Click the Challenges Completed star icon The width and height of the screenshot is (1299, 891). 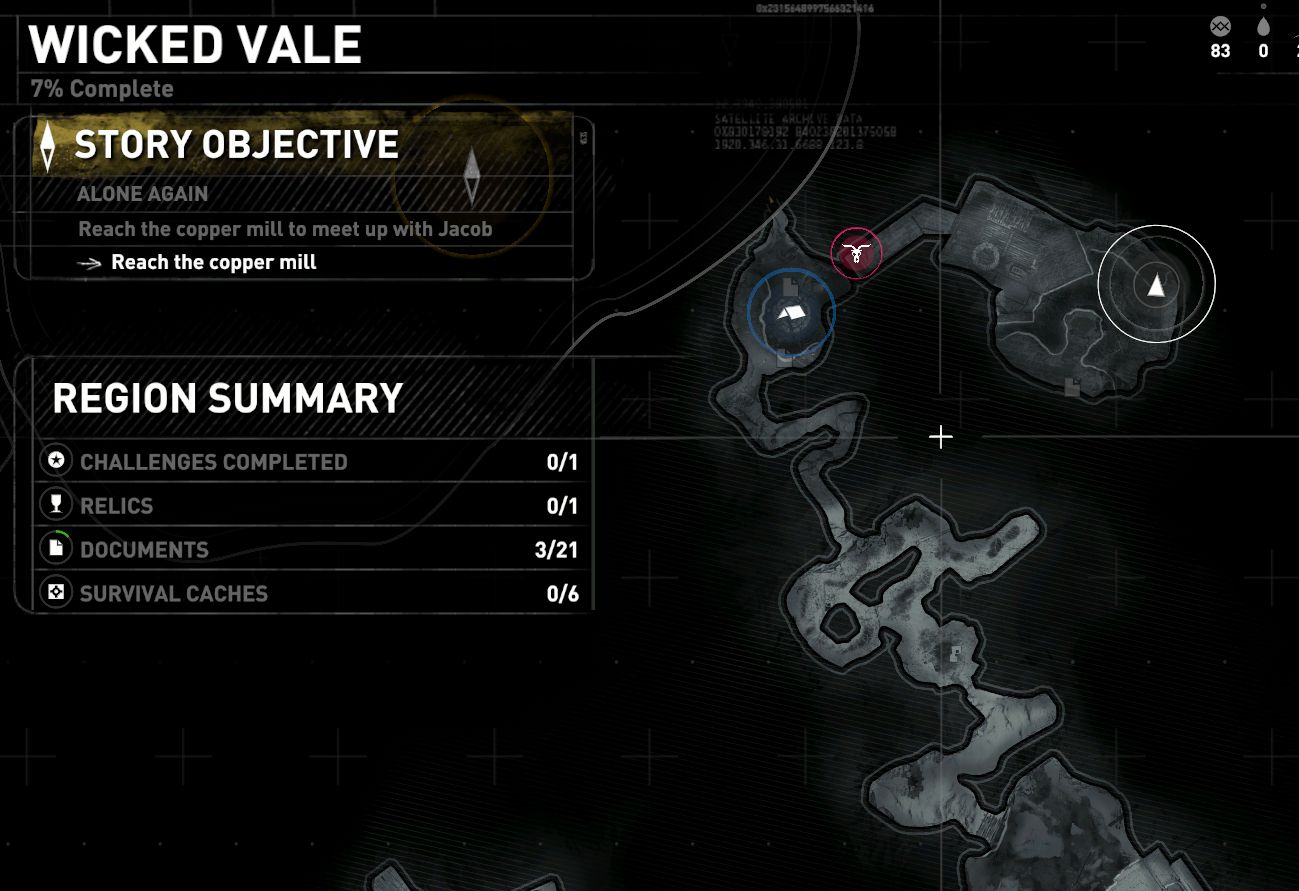pos(56,460)
